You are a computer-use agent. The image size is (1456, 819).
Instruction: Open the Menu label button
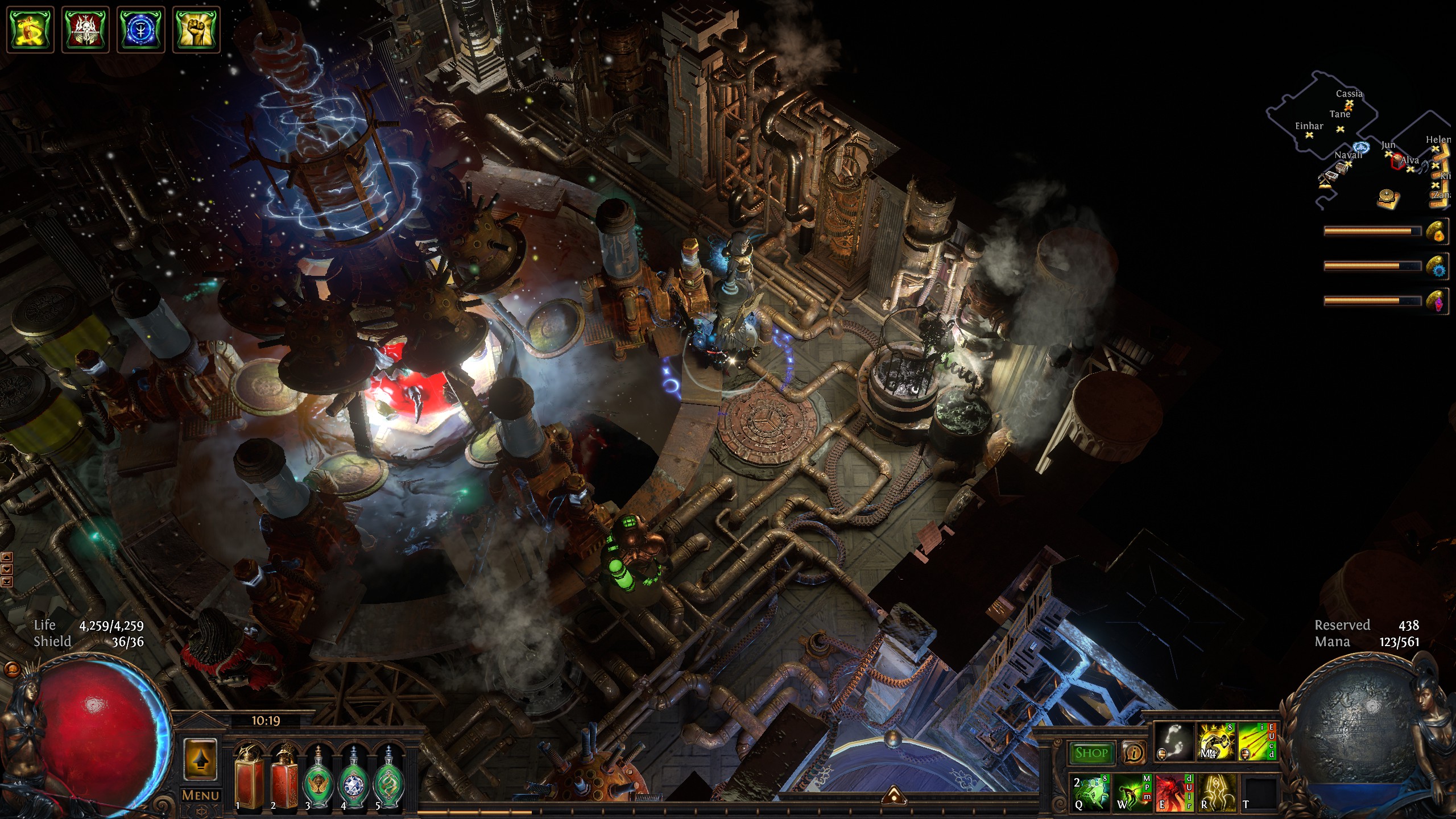200,795
